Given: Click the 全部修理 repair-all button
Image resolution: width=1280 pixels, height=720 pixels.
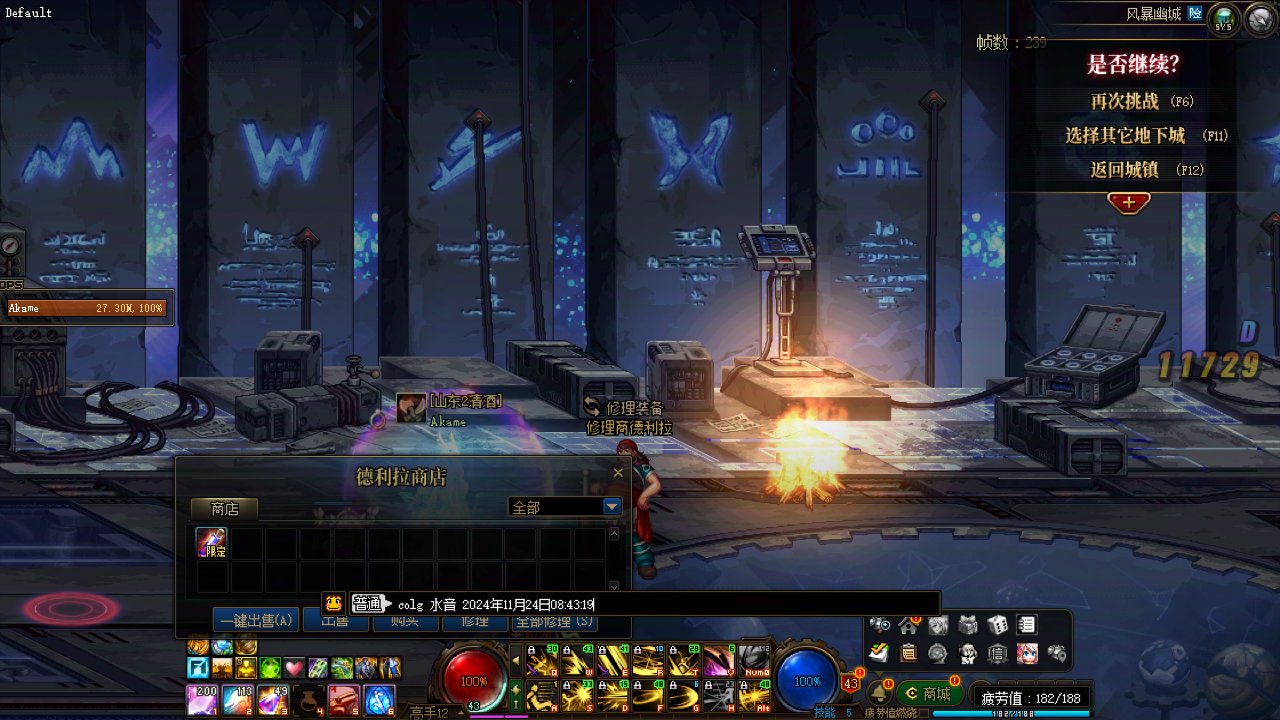Looking at the screenshot, I should (x=554, y=622).
